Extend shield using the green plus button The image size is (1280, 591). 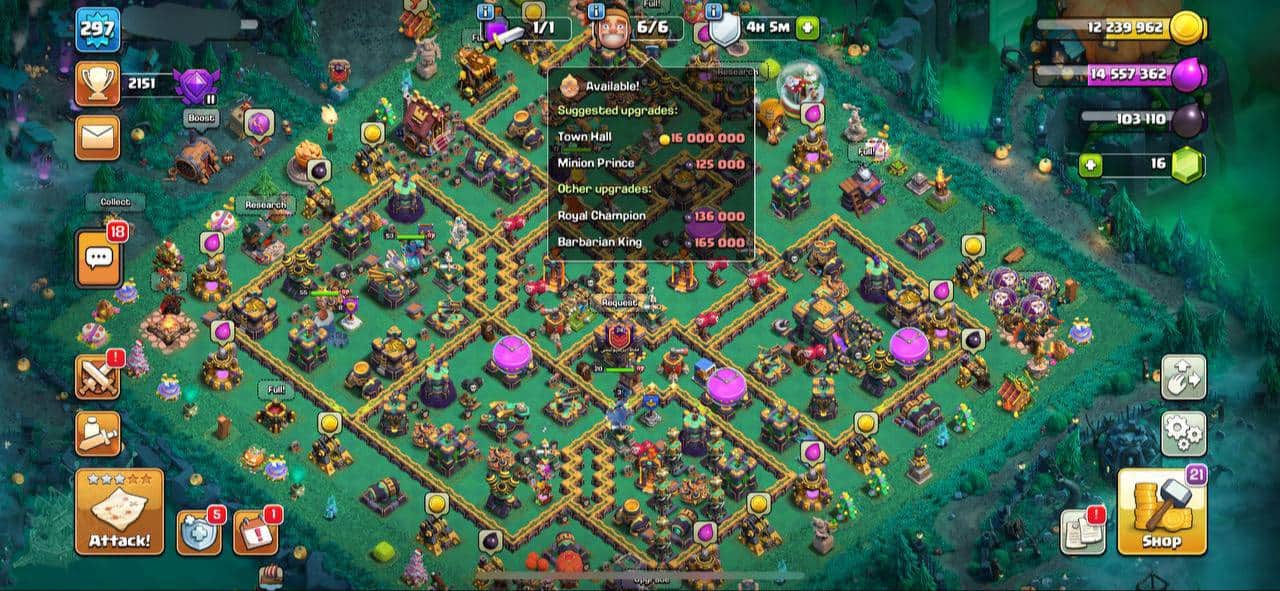[x=807, y=27]
